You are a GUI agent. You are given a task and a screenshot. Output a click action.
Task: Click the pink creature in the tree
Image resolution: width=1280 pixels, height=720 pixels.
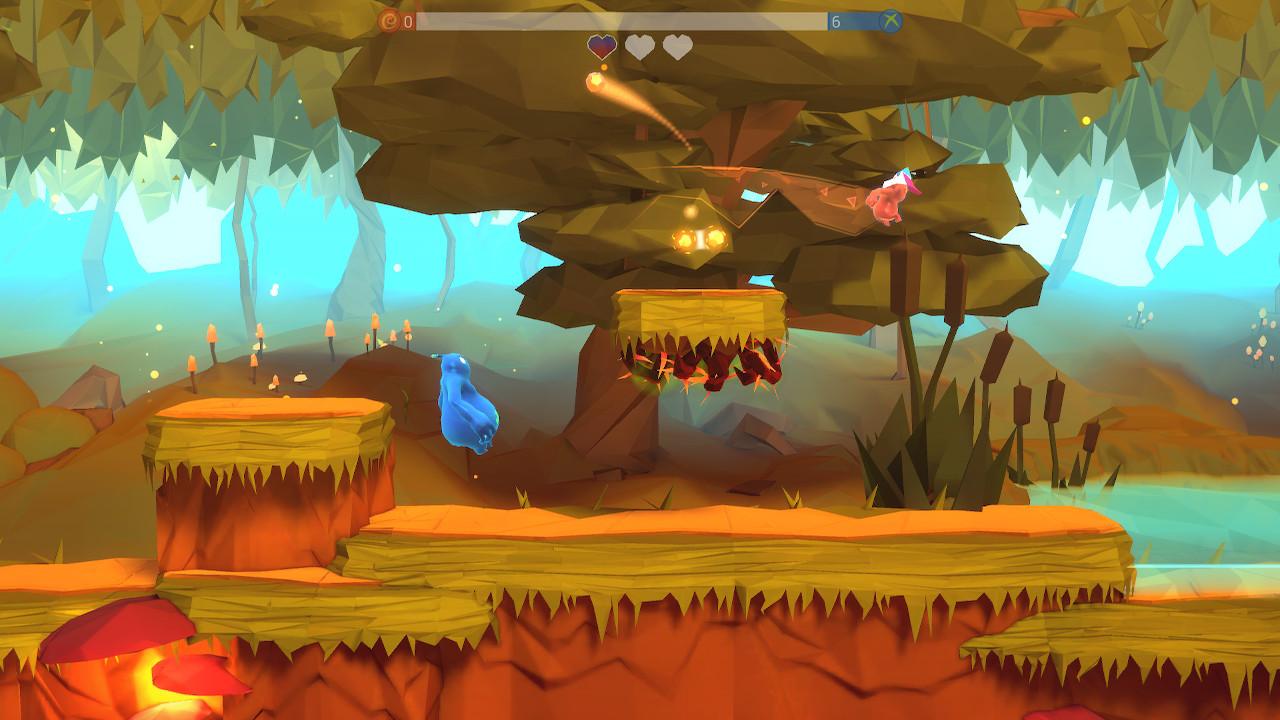[x=890, y=200]
